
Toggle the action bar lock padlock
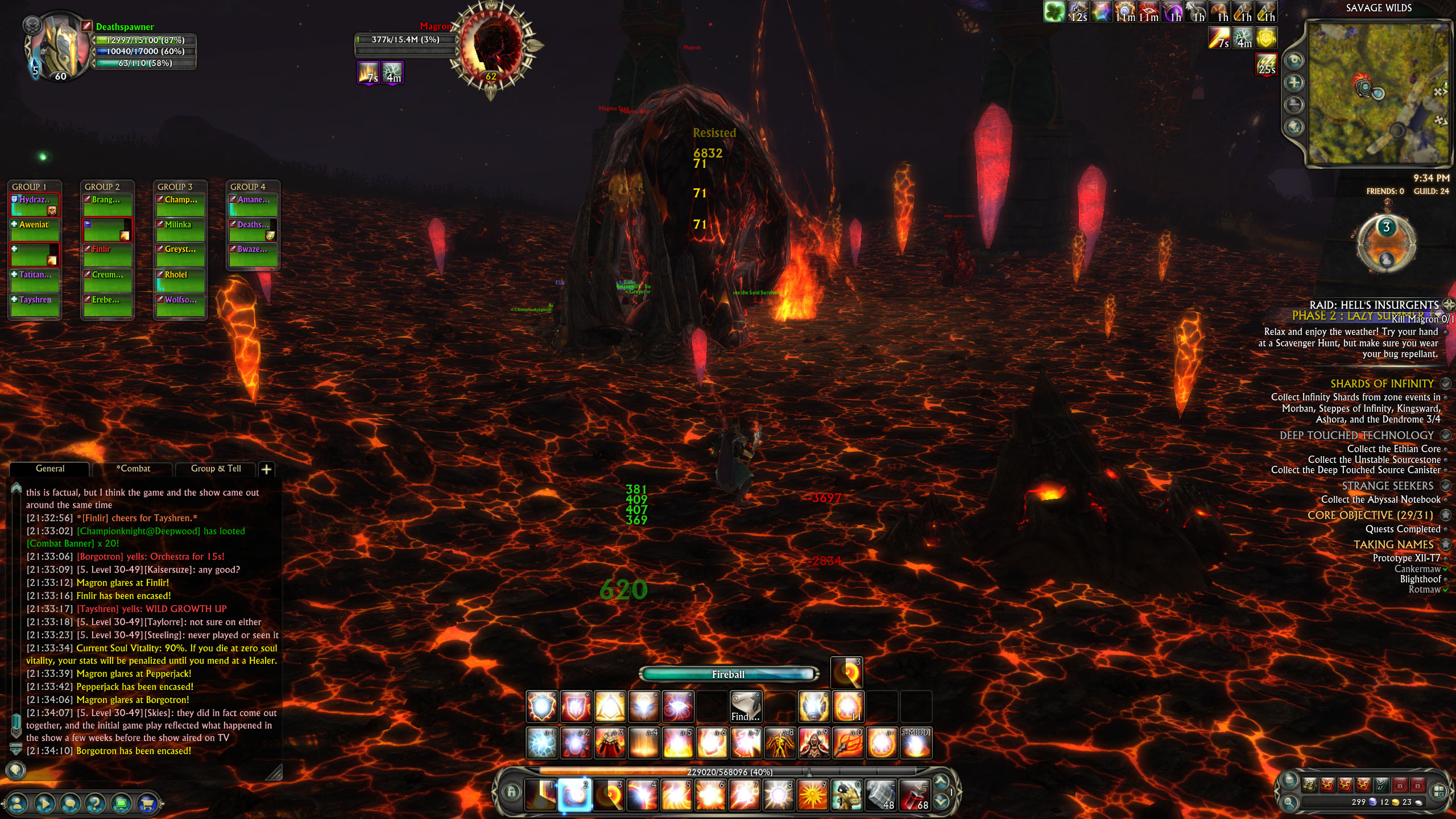(511, 793)
